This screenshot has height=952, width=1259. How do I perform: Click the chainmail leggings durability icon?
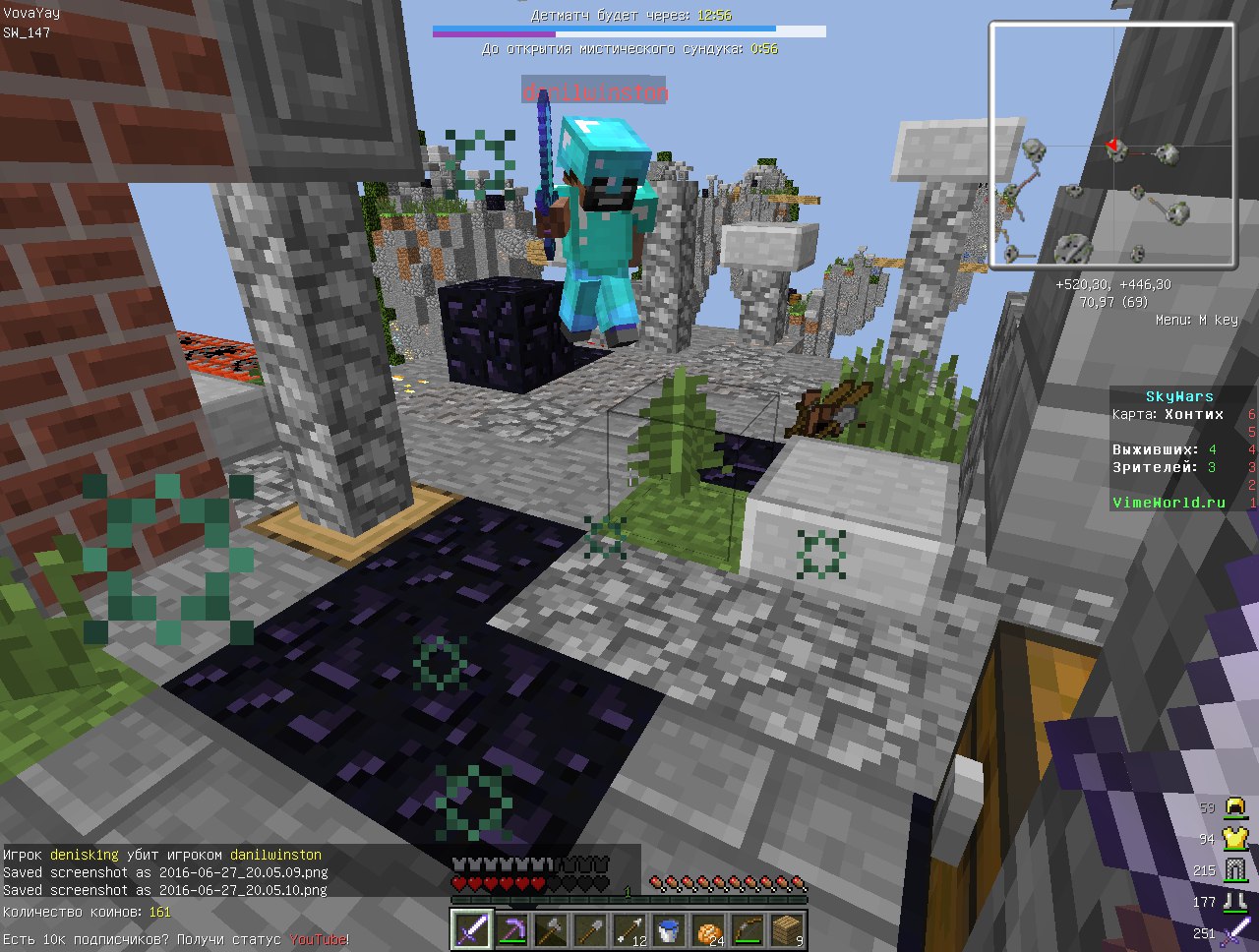coord(1235,870)
